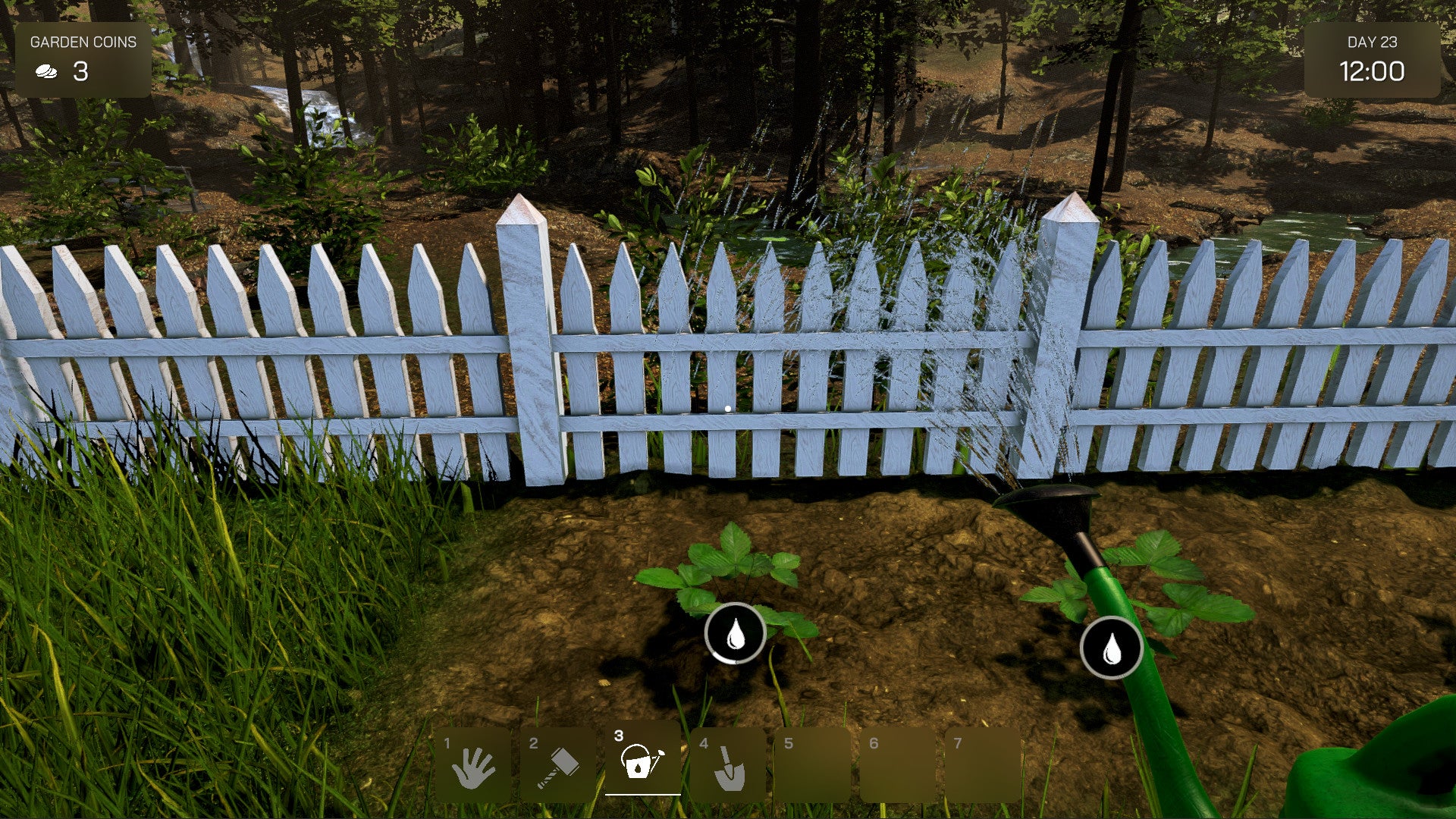This screenshot has width=1456, height=819.
Task: Expand empty hotbar slot 5
Action: (813, 762)
